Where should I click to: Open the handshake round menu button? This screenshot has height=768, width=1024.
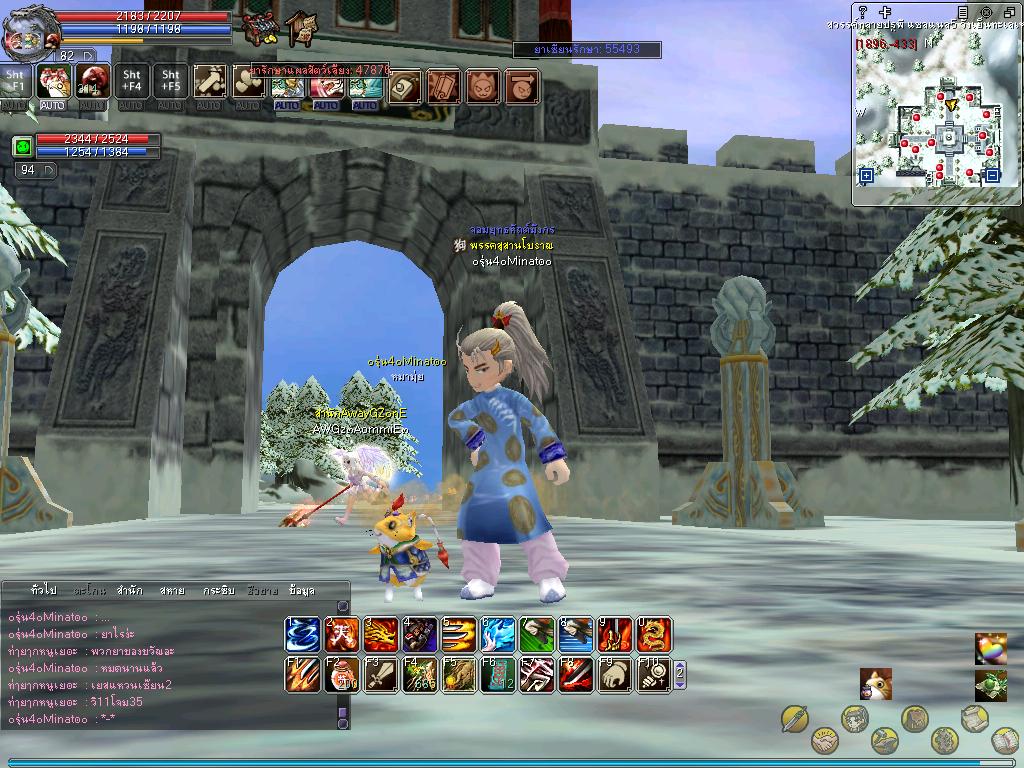tap(825, 741)
